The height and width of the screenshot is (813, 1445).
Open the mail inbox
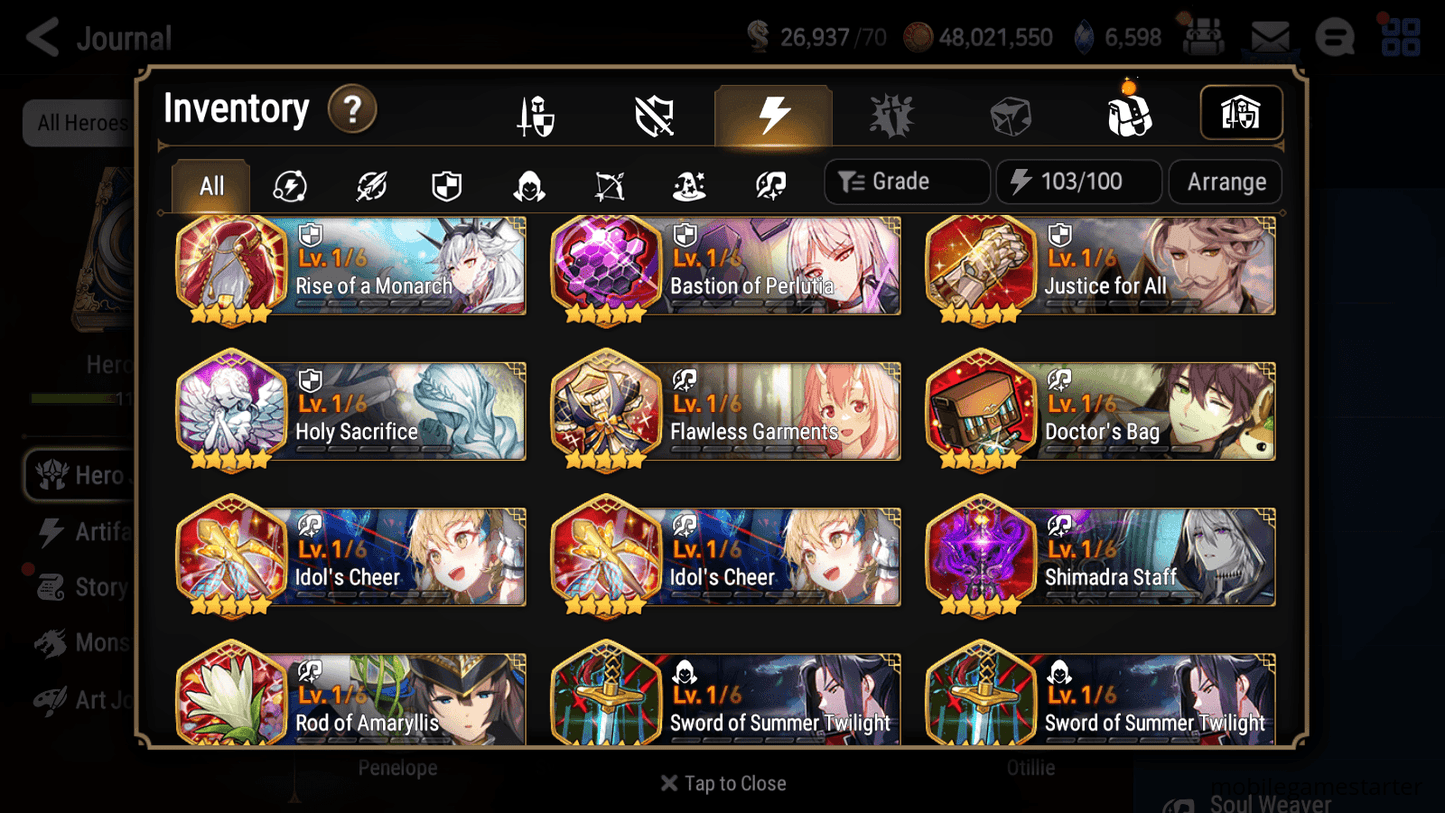[x=1270, y=37]
